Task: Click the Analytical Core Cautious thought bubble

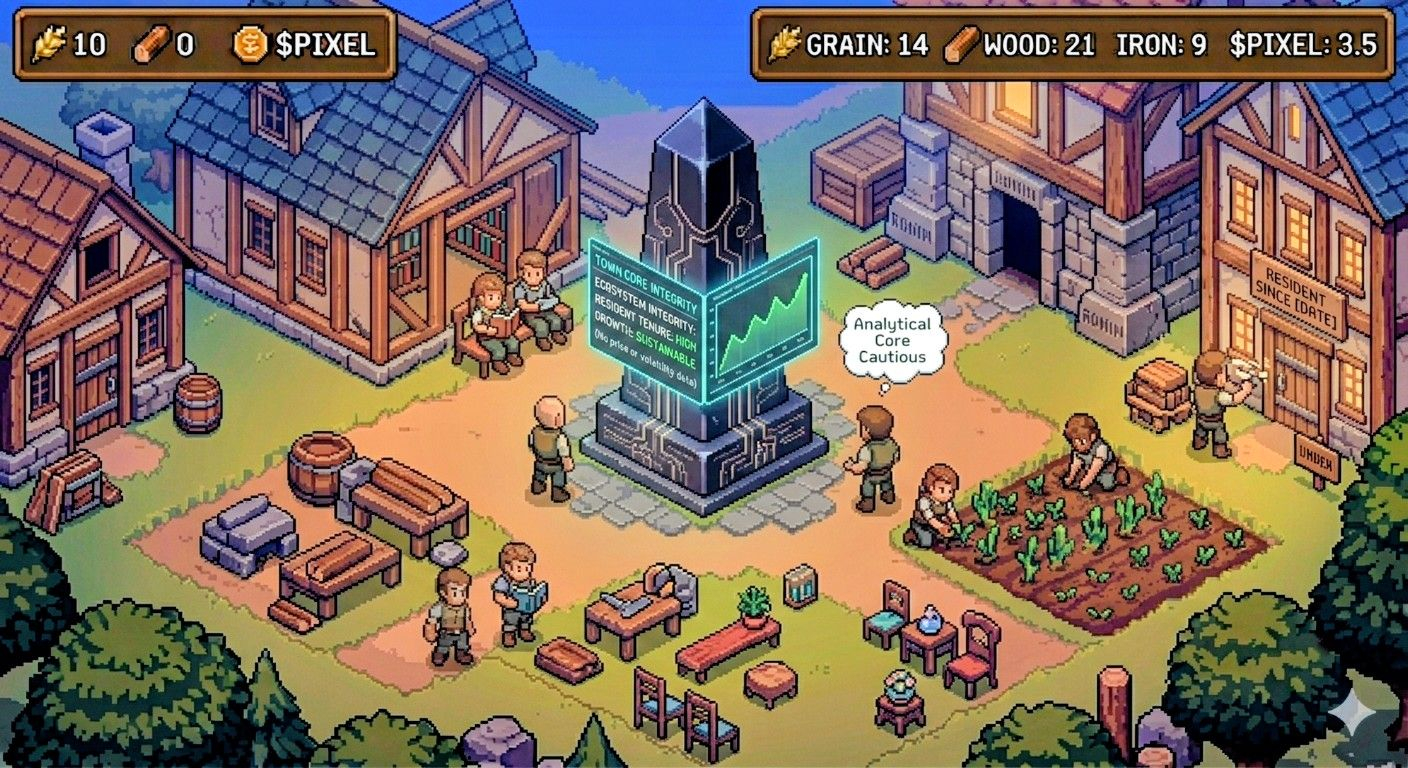Action: (x=892, y=340)
